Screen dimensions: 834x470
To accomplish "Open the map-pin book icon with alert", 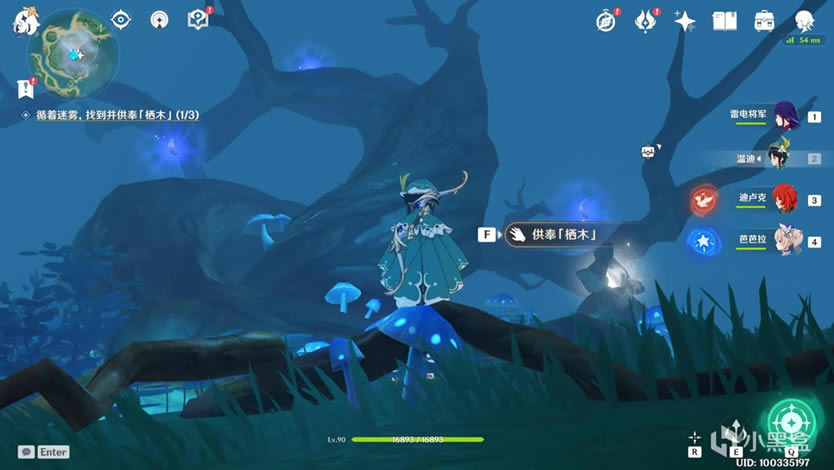I will 197,19.
